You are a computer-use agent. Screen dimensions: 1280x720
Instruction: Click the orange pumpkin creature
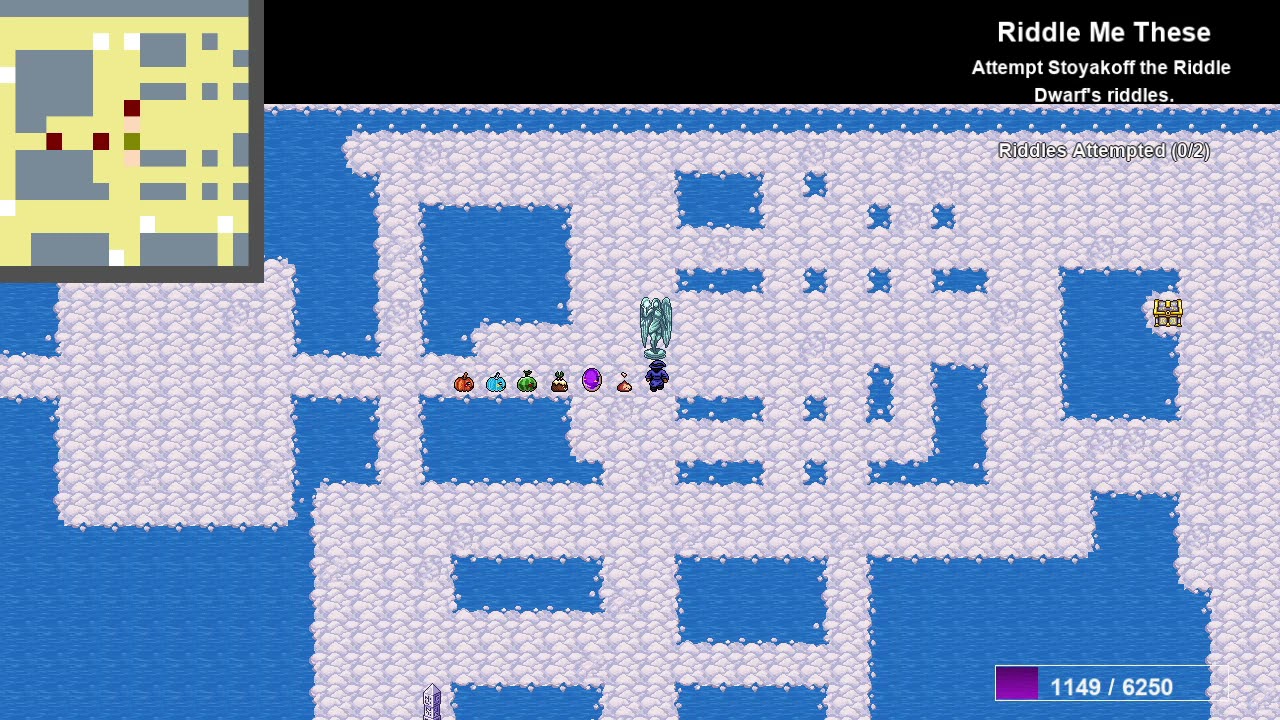pos(463,381)
